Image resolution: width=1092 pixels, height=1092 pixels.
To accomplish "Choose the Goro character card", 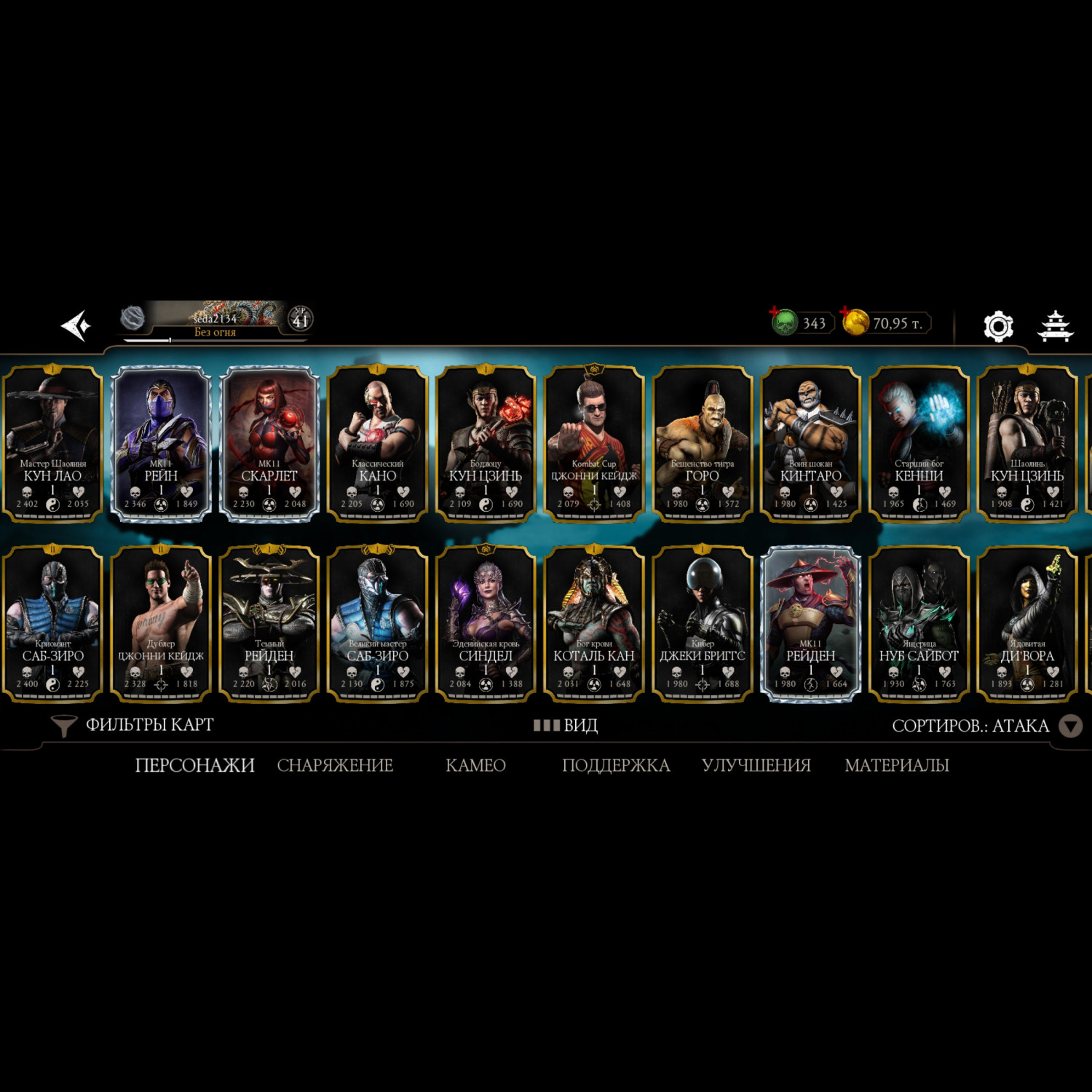I will pos(703,443).
